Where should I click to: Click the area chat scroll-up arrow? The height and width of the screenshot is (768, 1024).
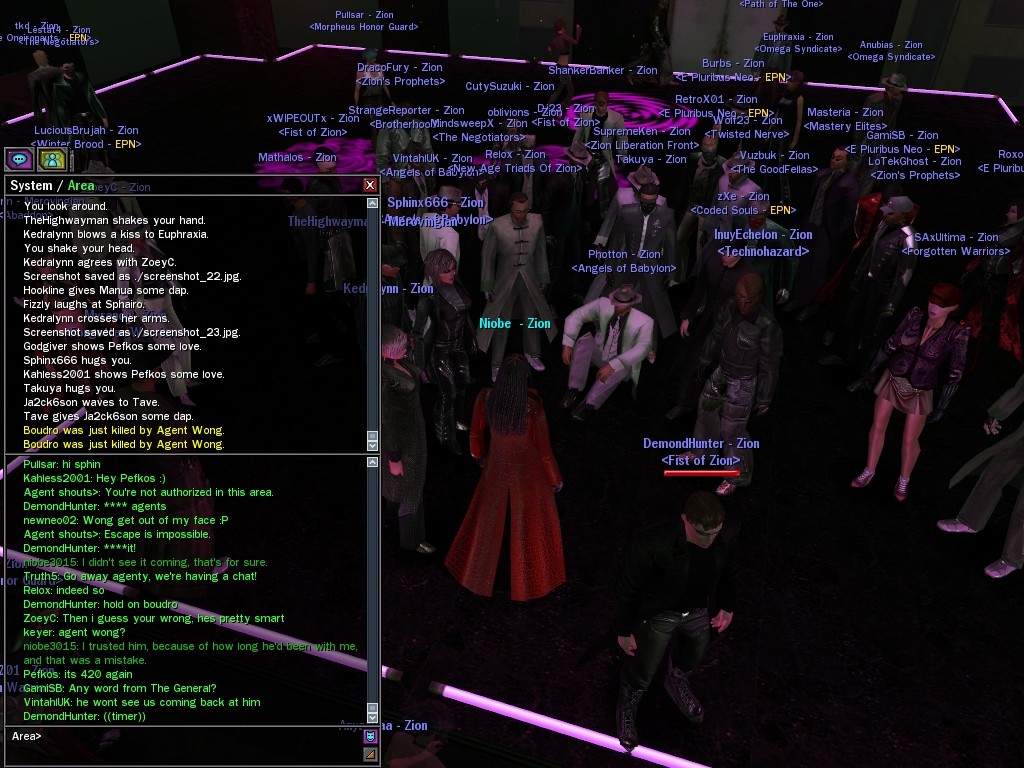[373, 462]
